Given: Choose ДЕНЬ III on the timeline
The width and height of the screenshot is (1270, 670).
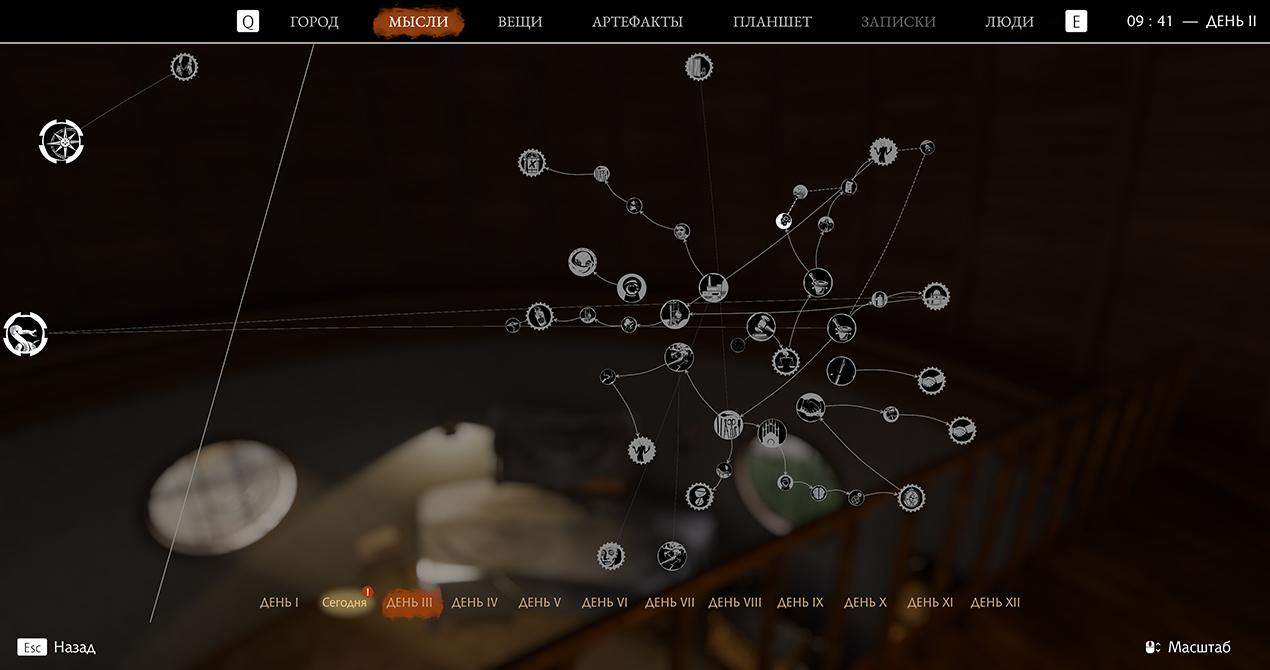Looking at the screenshot, I should pos(410,603).
